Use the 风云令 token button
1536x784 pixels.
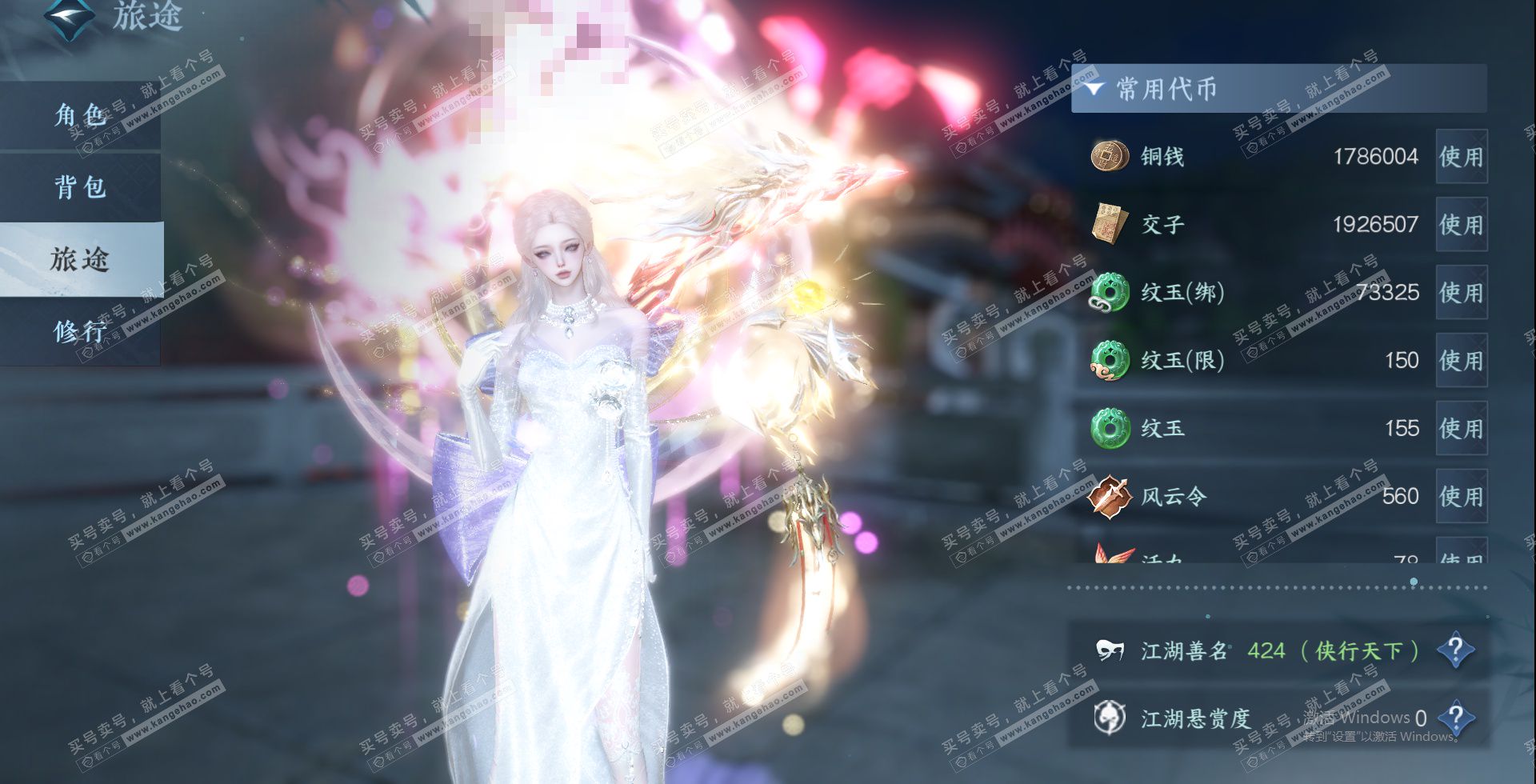pyautogui.click(x=1461, y=497)
